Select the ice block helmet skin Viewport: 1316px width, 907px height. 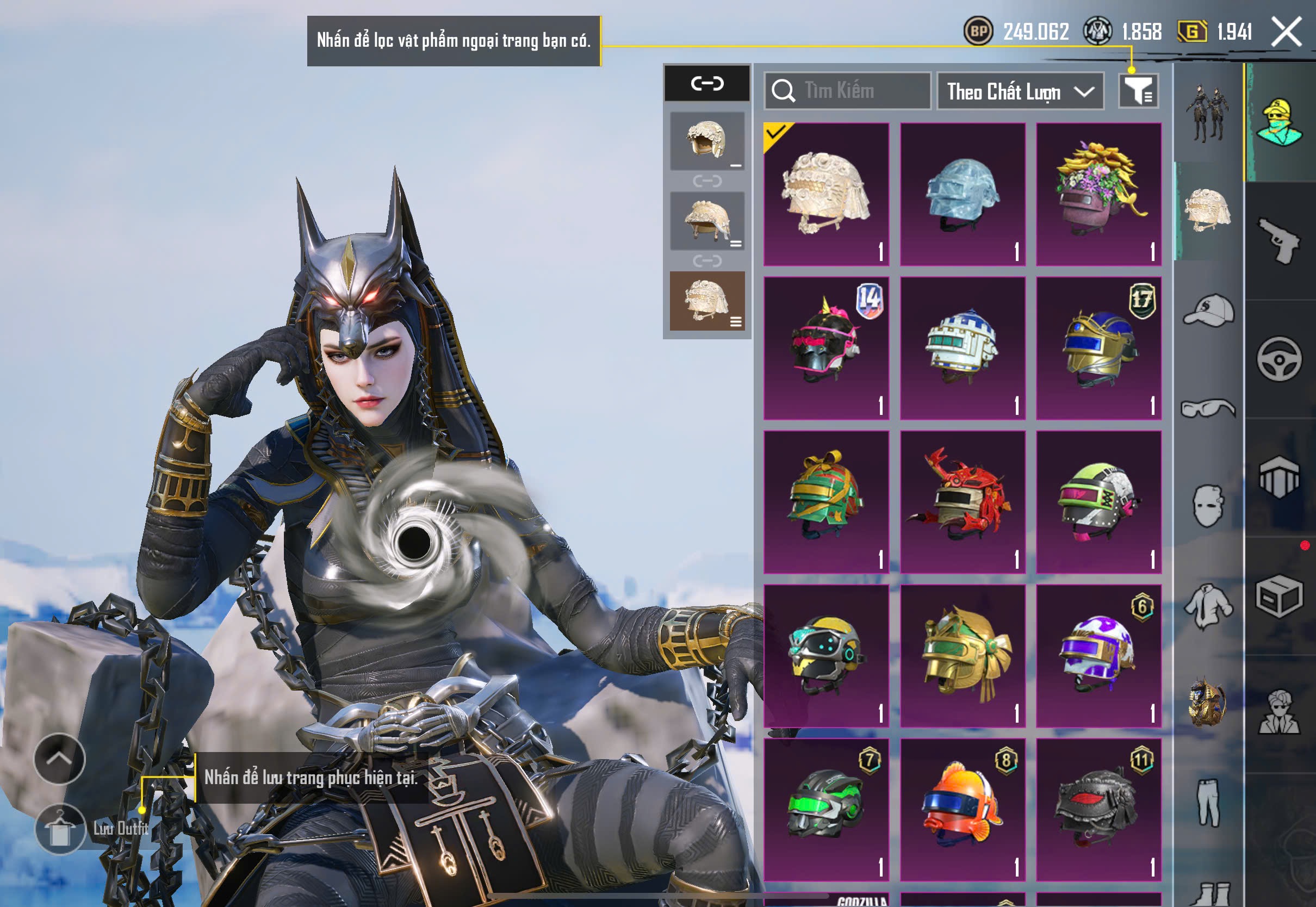tap(963, 194)
